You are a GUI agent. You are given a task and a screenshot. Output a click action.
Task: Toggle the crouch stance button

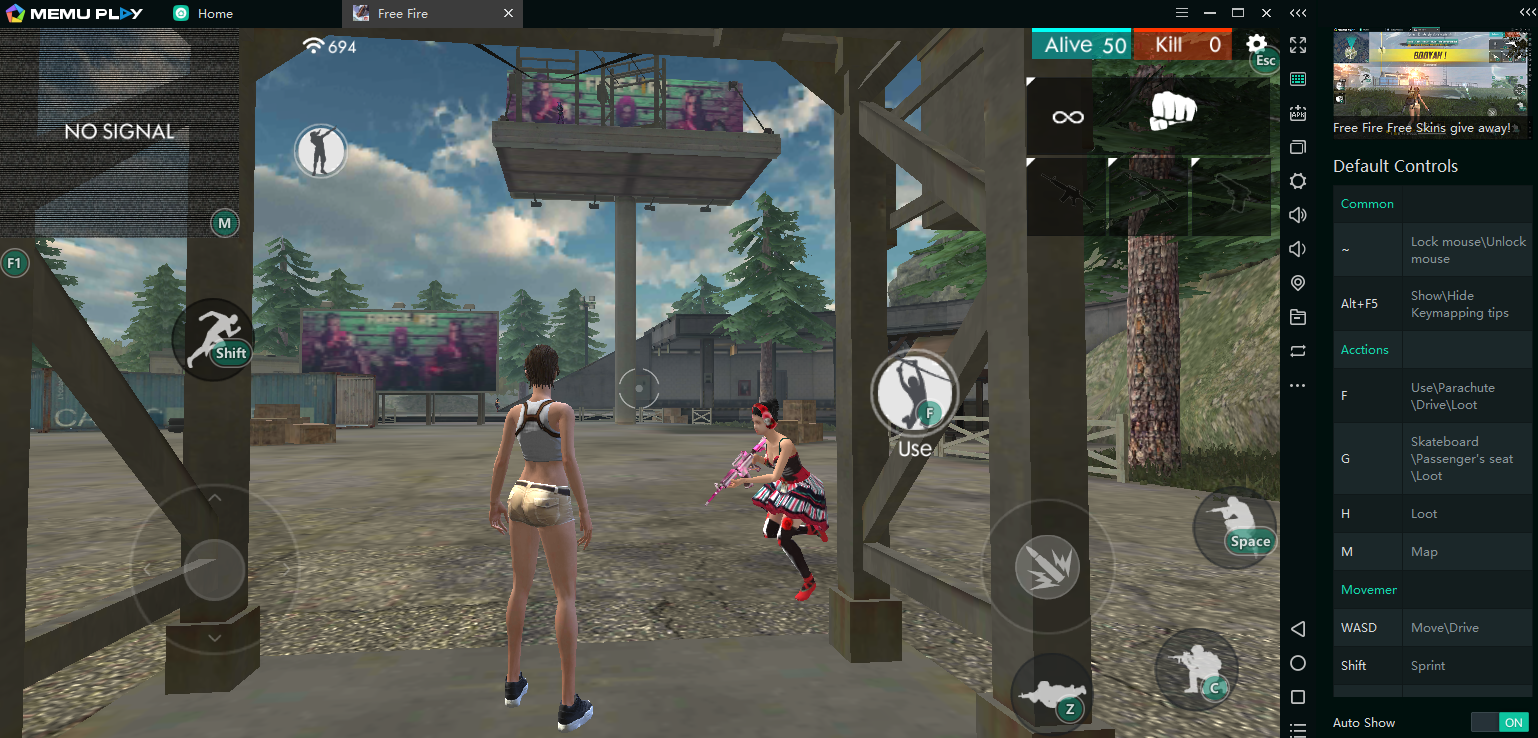pyautogui.click(x=1196, y=668)
